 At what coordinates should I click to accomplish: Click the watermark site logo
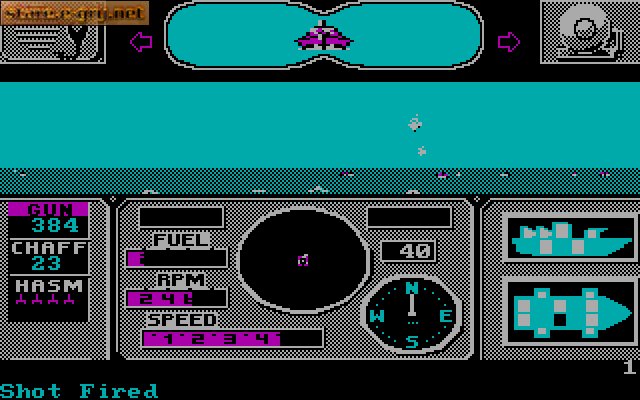click(74, 12)
